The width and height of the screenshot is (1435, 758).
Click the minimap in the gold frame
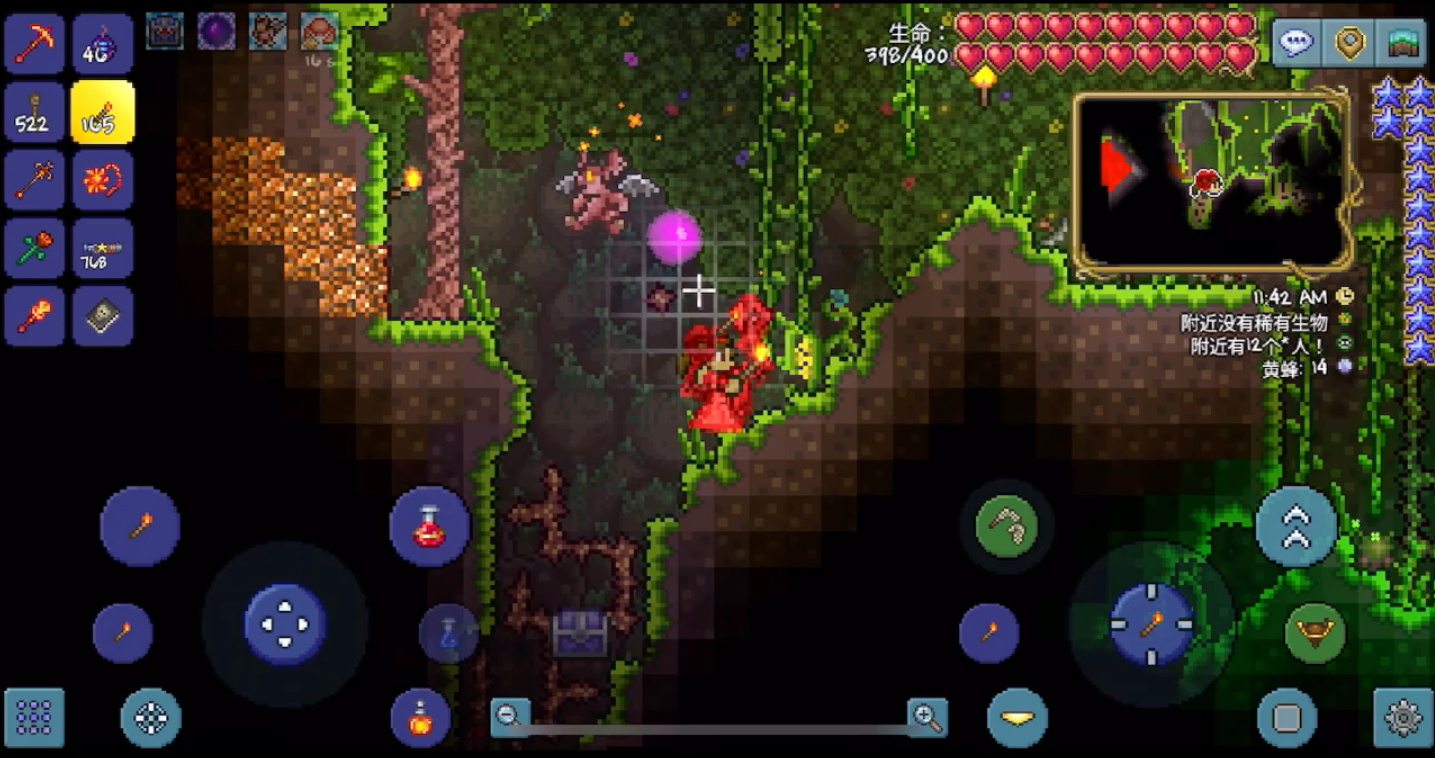pyautogui.click(x=1212, y=182)
